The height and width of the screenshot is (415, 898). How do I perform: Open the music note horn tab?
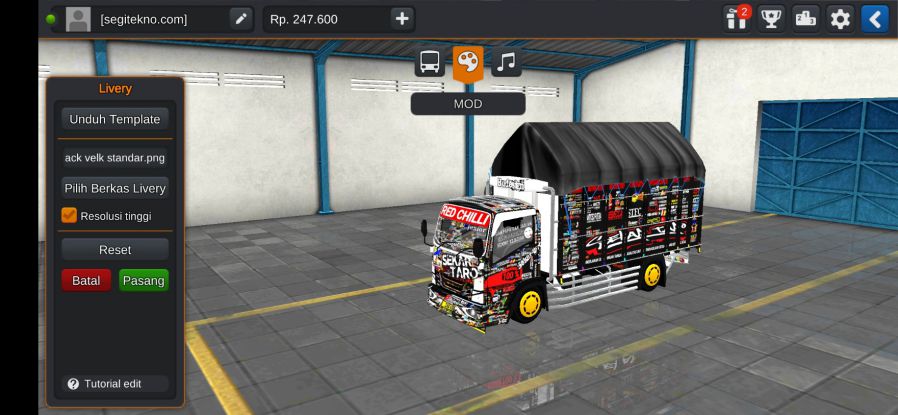click(506, 62)
